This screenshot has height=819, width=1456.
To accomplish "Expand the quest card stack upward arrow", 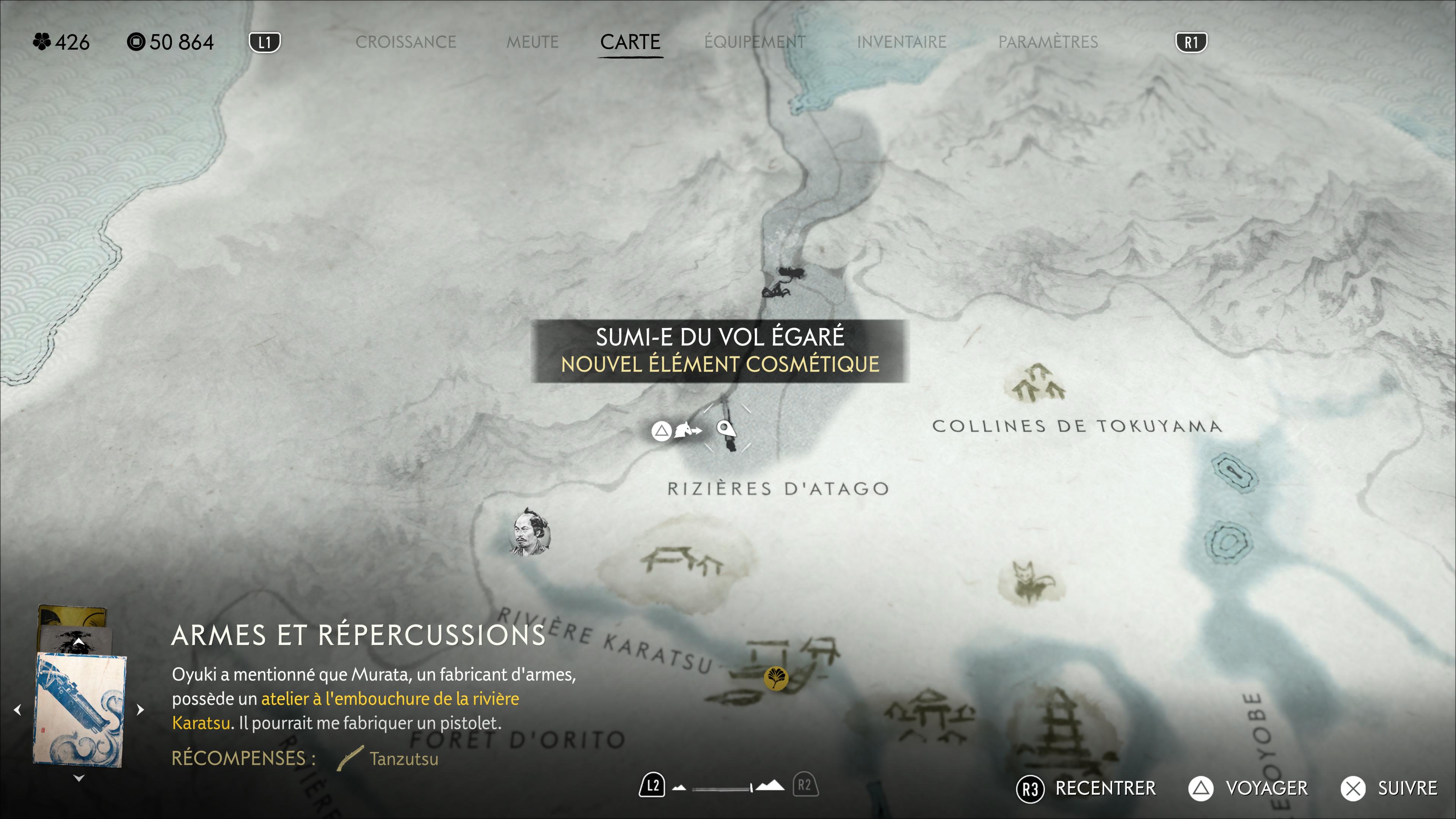I will pyautogui.click(x=78, y=643).
